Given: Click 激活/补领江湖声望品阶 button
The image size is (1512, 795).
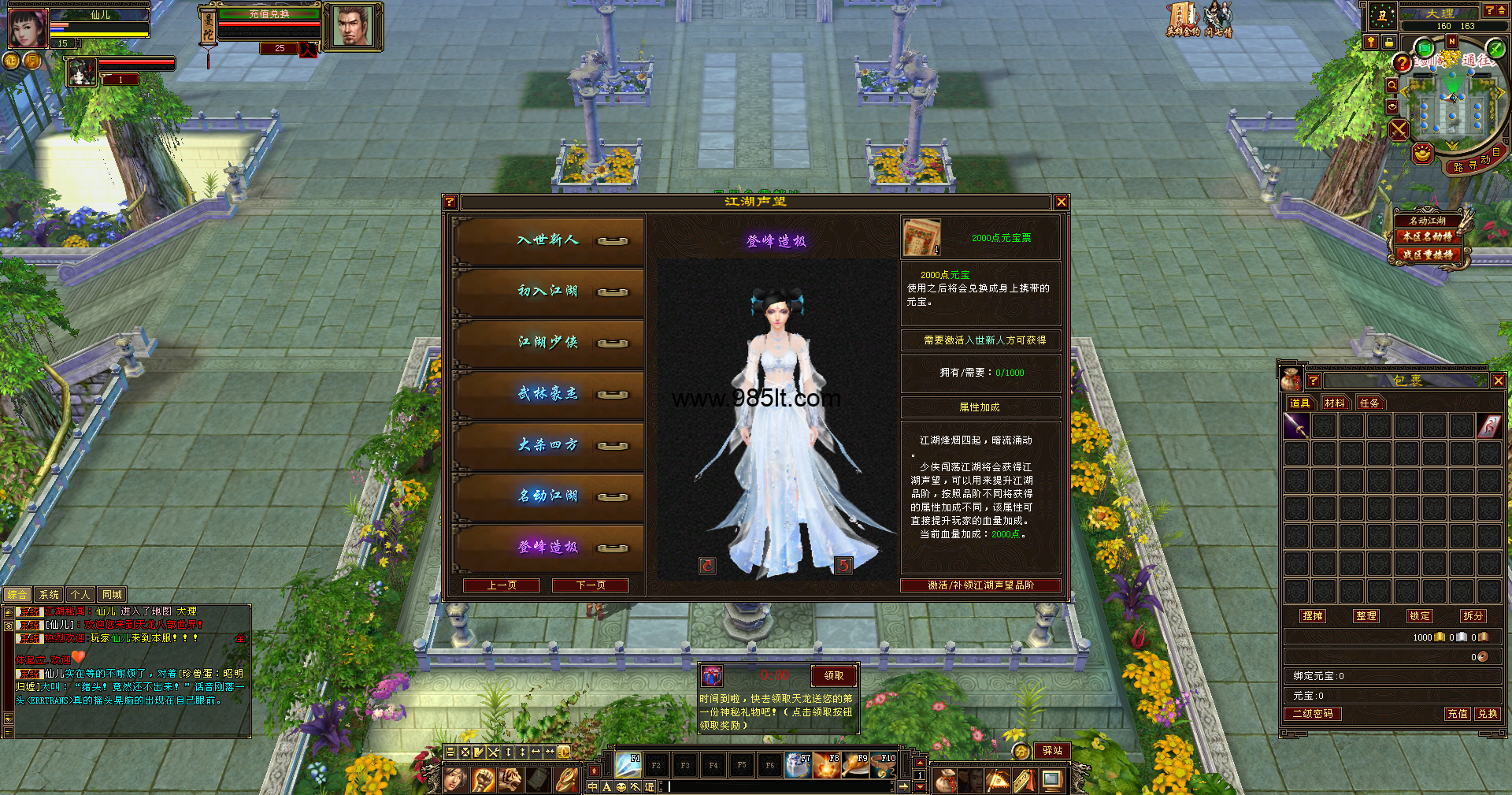Looking at the screenshot, I should click(980, 585).
